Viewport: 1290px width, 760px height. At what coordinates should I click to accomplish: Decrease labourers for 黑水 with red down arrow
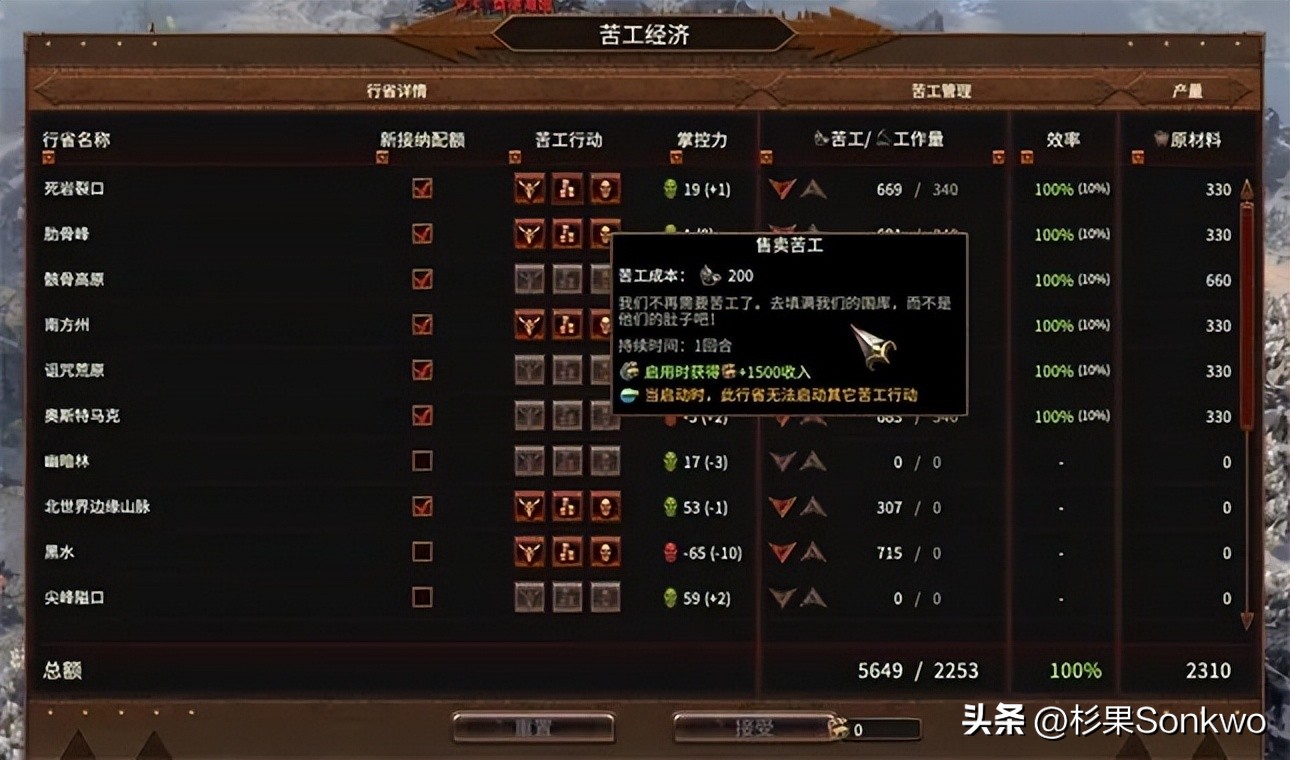coord(784,552)
